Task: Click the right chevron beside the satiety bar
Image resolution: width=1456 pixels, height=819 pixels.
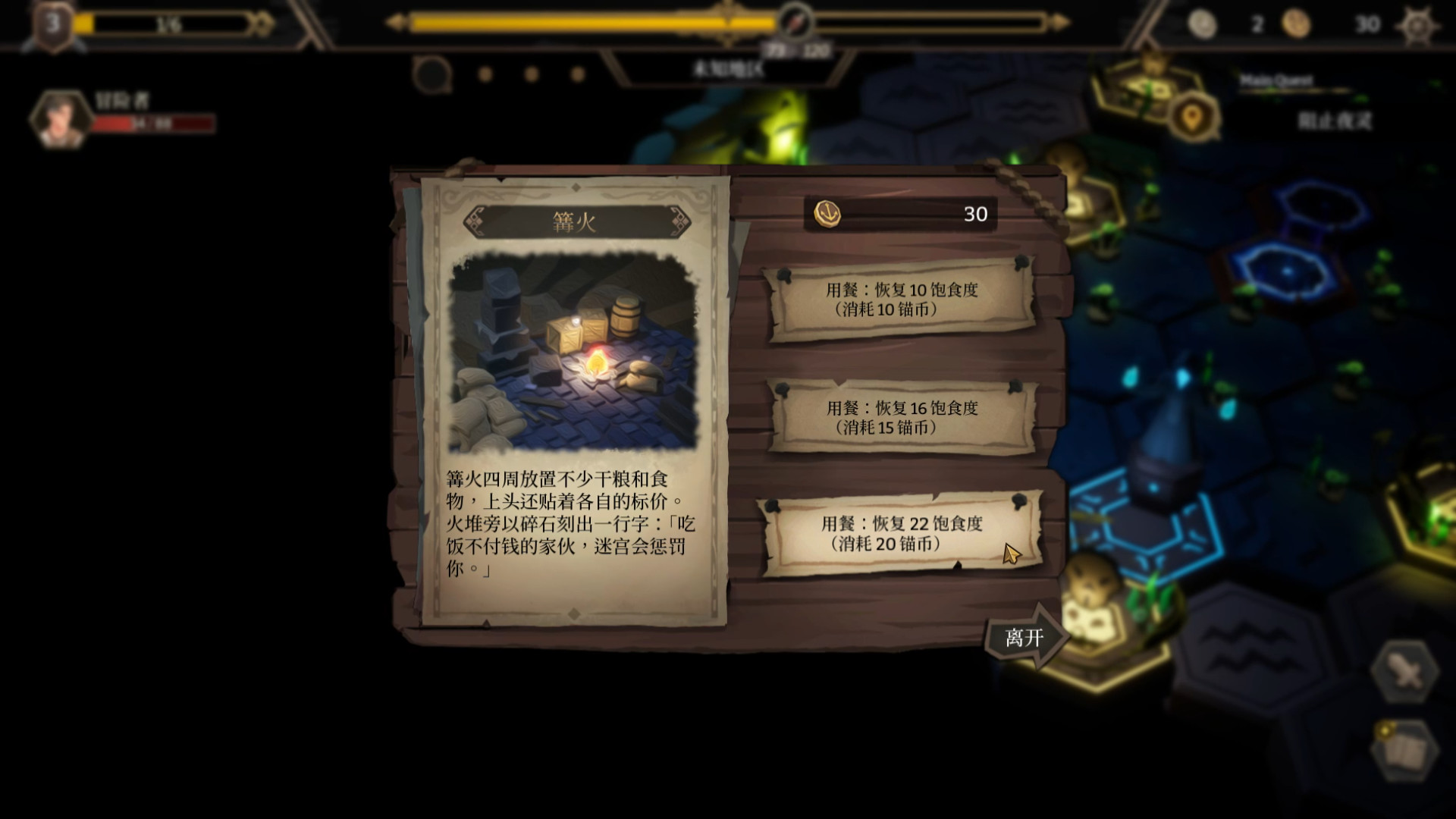Action: tap(1058, 21)
